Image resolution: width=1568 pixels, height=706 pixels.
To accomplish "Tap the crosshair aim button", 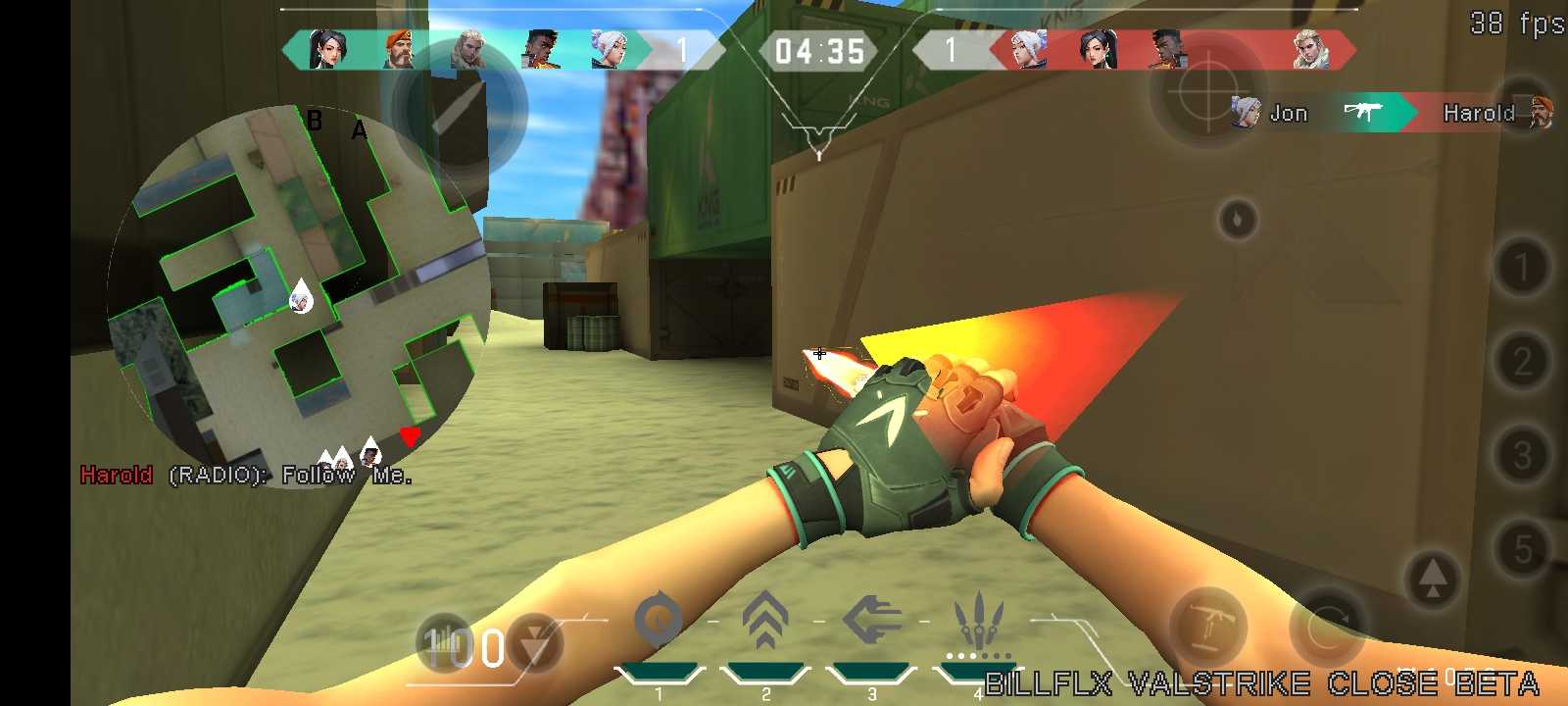I will pyautogui.click(x=1206, y=91).
